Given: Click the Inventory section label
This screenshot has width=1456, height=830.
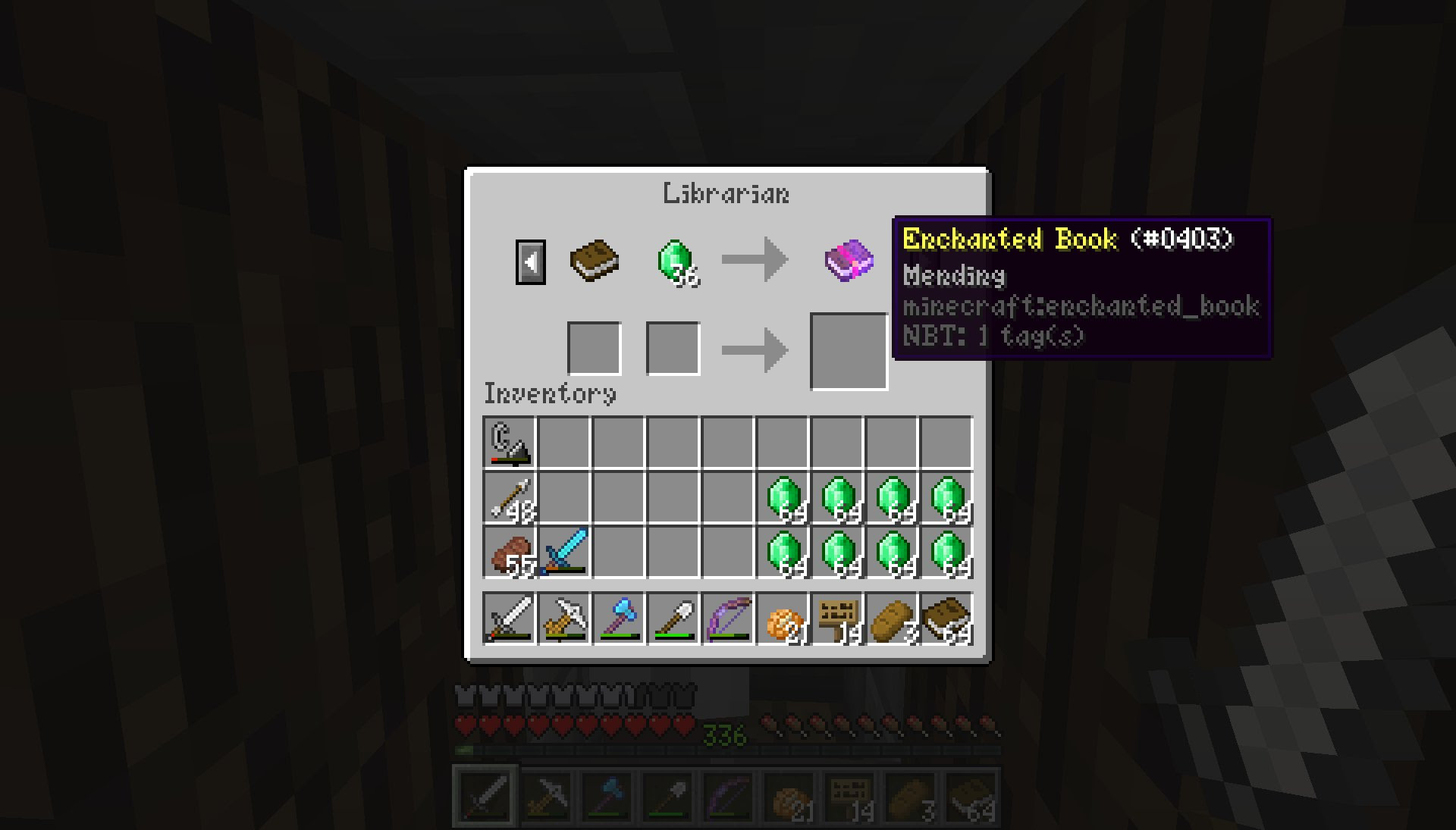Looking at the screenshot, I should tap(550, 393).
